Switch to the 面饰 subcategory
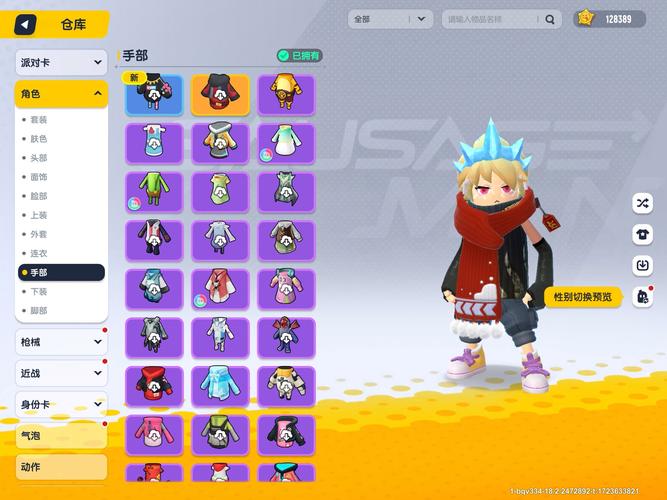Screen dimensions: 667x500 click(38, 177)
